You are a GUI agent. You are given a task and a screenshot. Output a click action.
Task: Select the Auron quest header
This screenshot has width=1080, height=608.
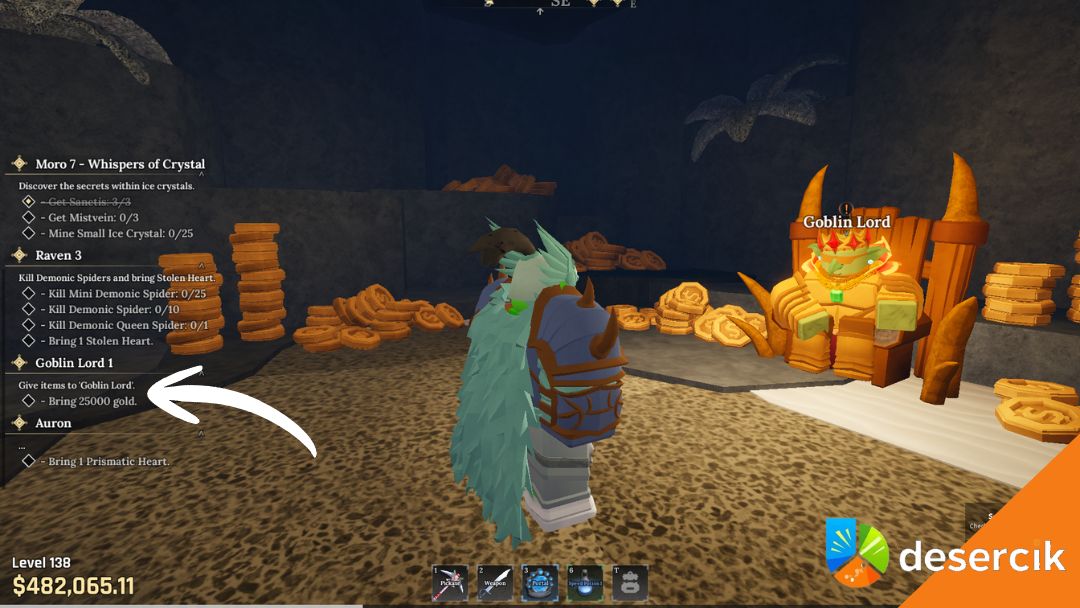point(53,424)
